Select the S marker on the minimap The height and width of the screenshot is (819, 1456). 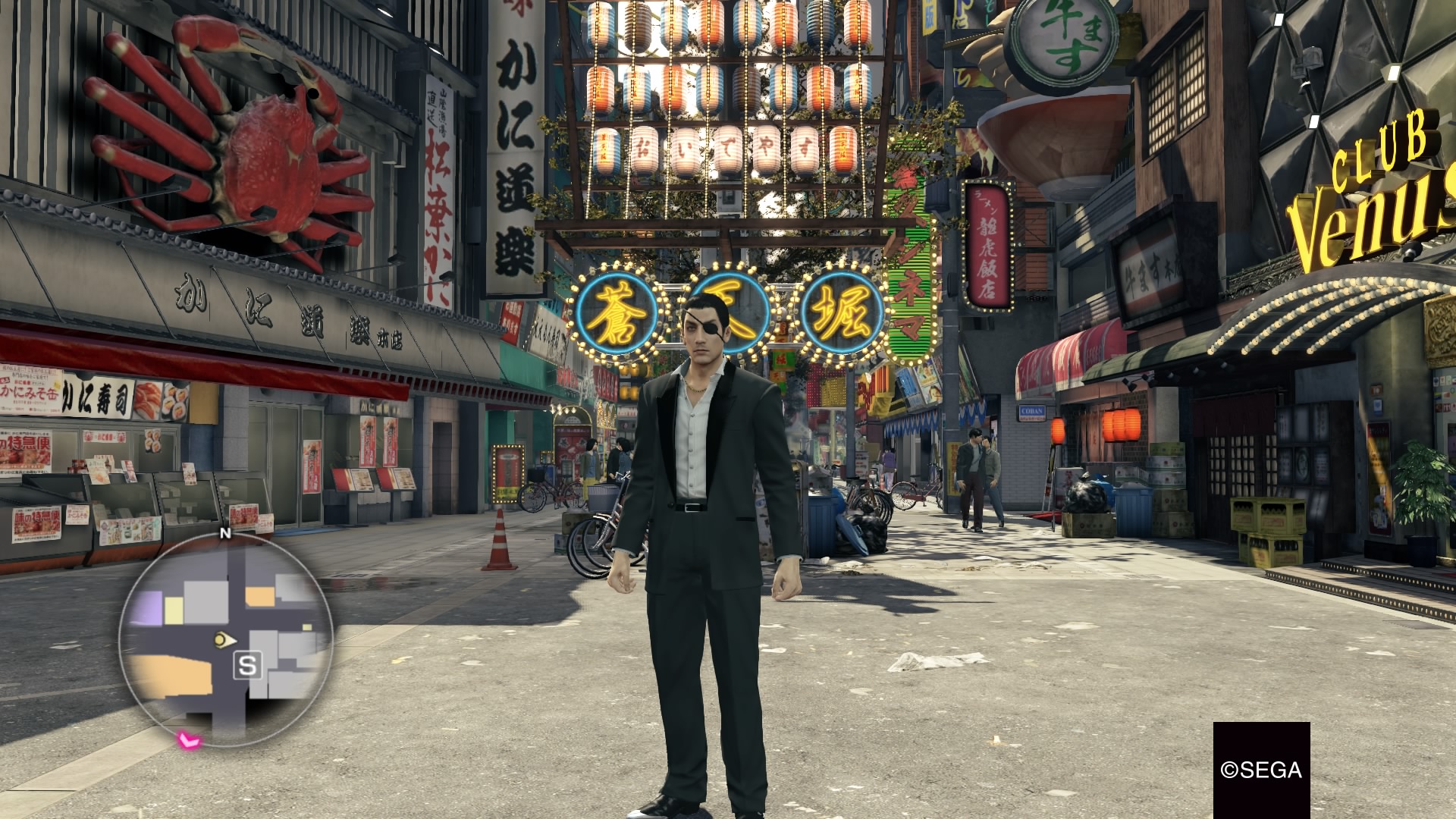(247, 666)
